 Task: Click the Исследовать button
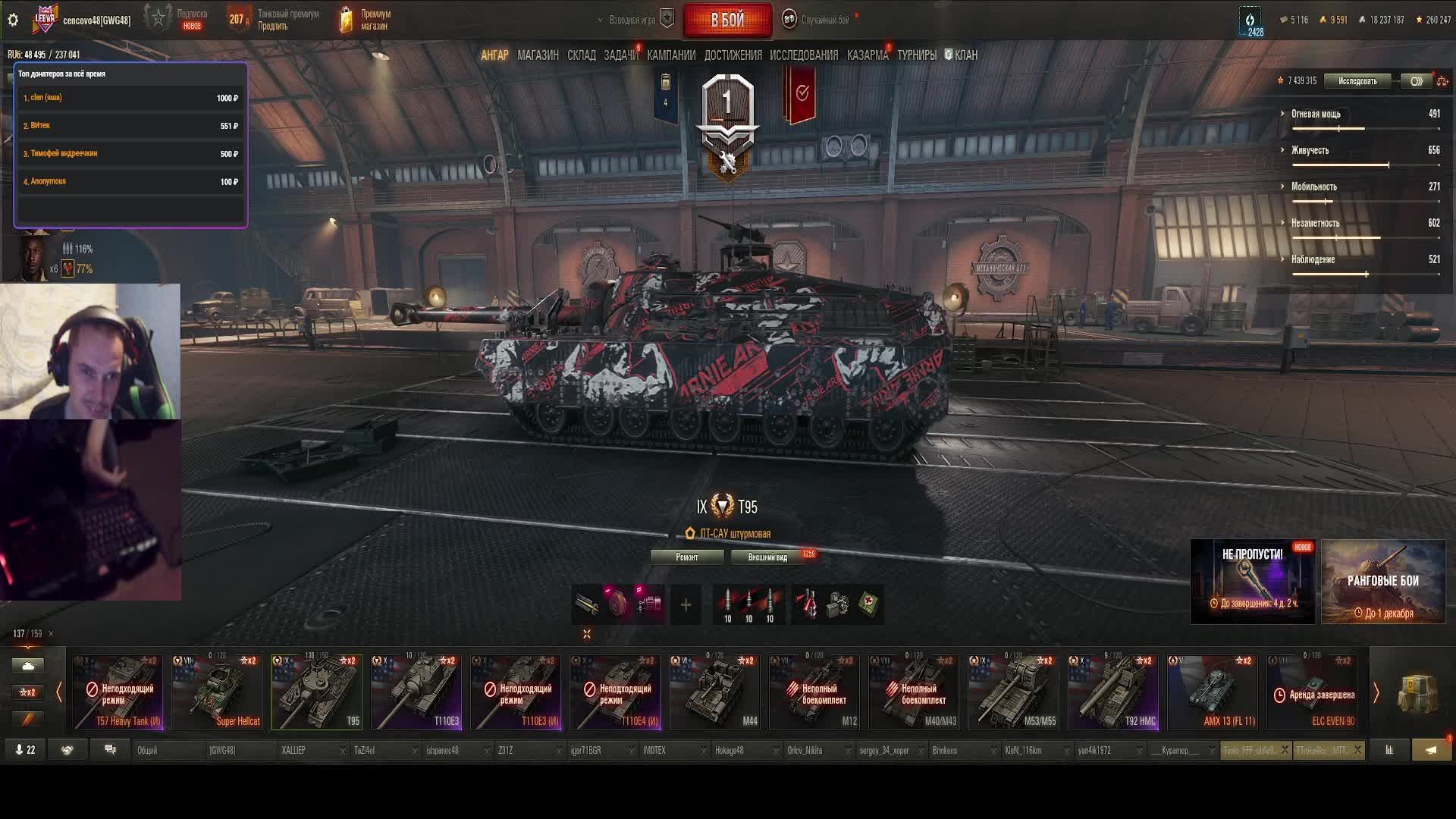click(x=1357, y=81)
